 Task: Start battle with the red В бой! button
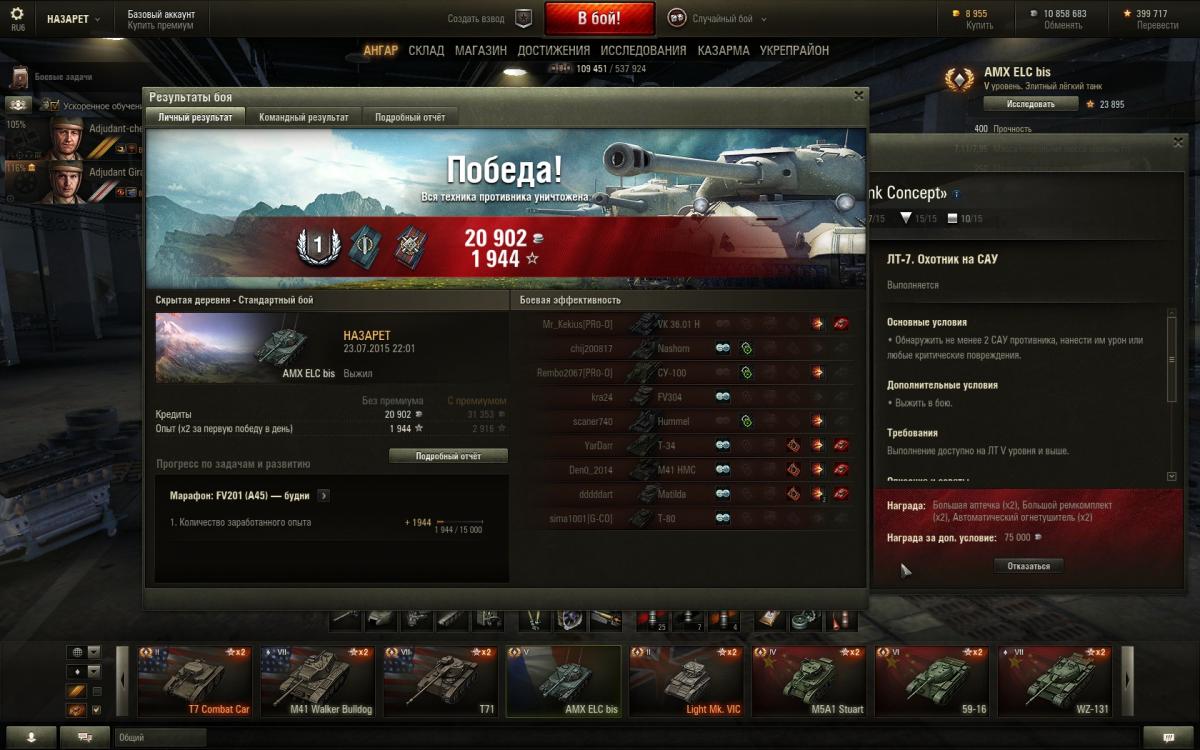click(x=599, y=18)
